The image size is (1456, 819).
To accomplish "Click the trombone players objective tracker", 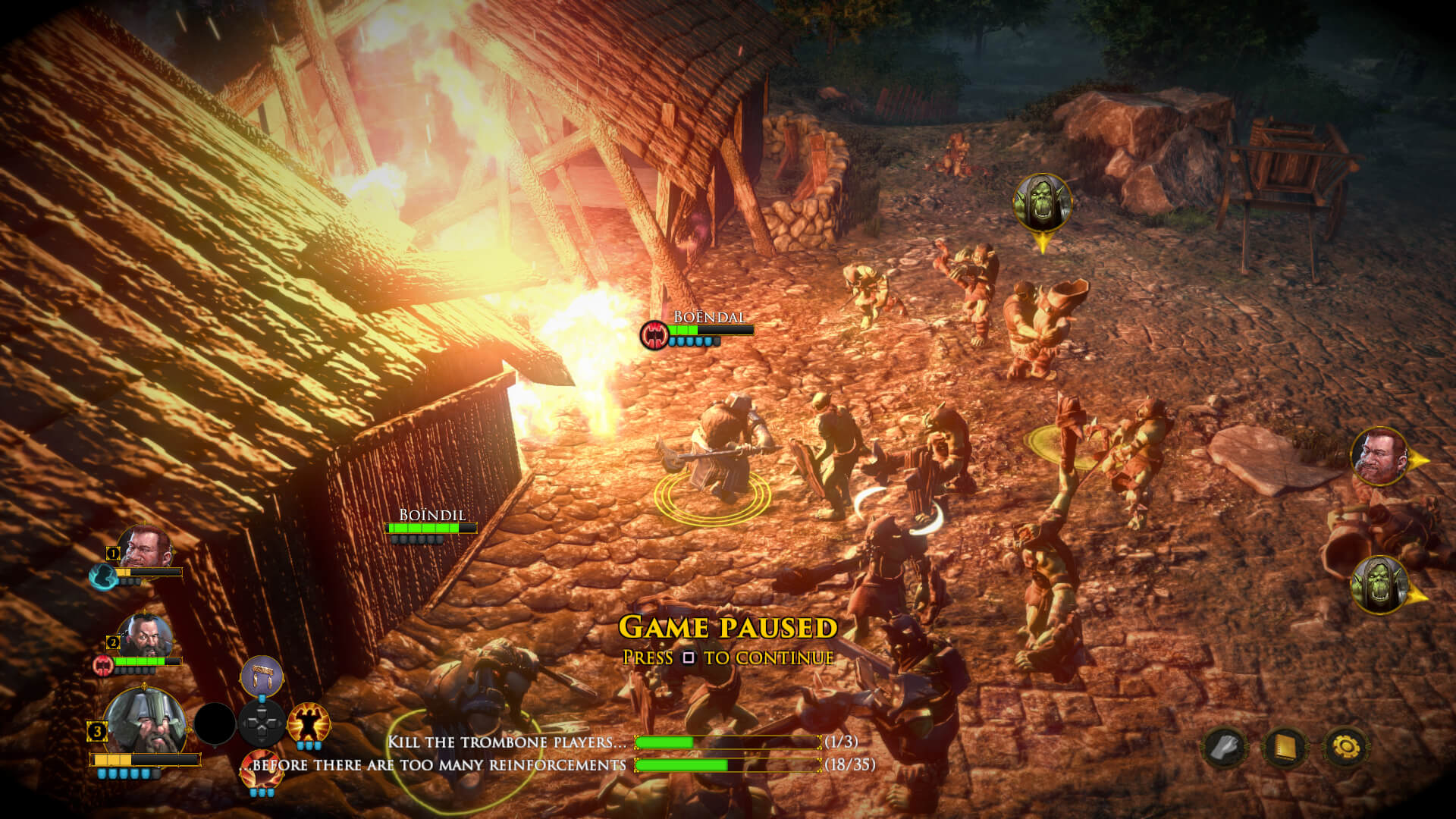I will [x=622, y=742].
